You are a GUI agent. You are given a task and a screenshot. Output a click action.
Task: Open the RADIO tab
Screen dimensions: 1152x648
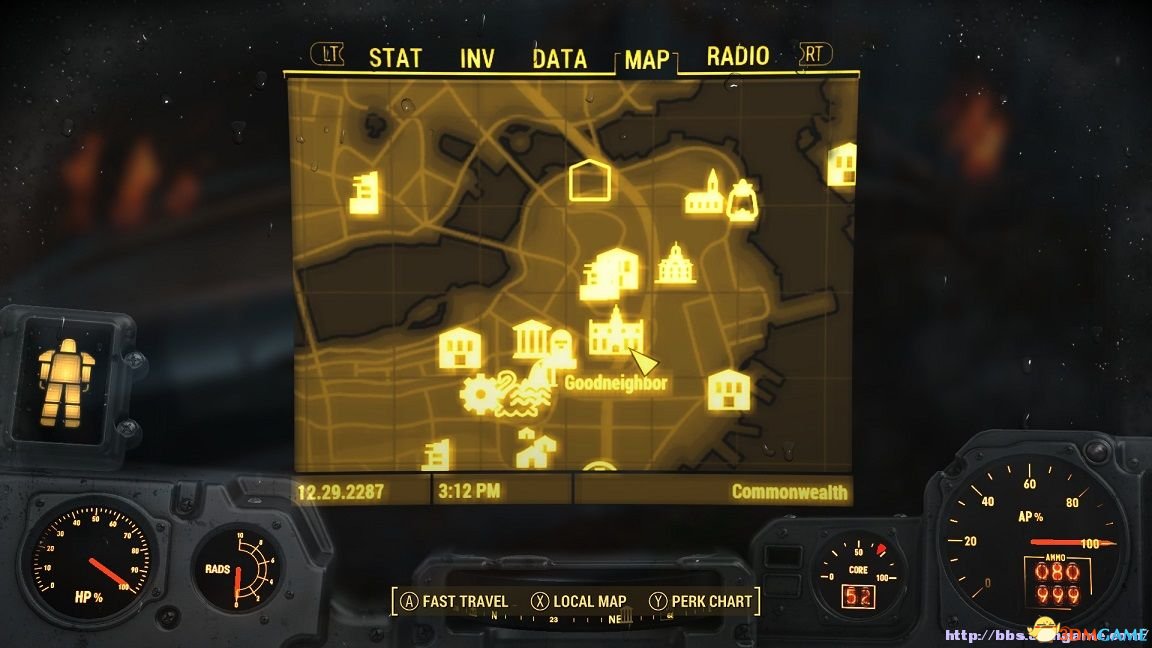tap(738, 56)
